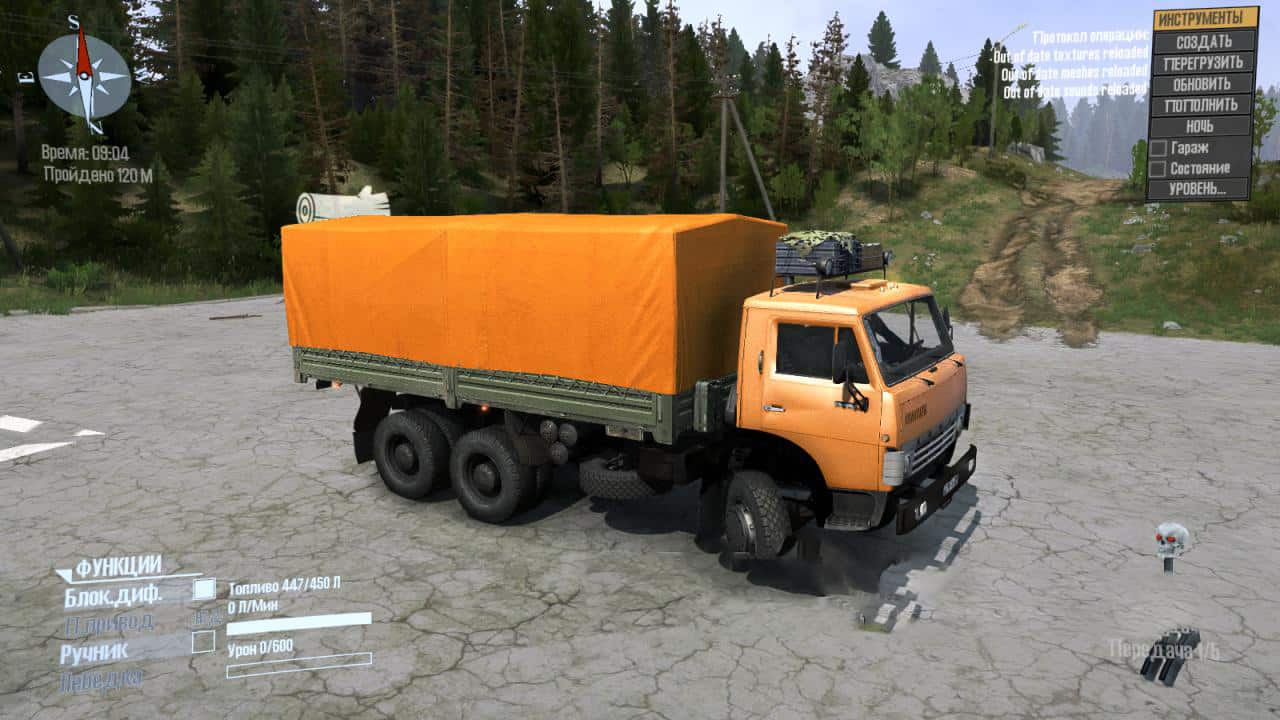Toggle the Ручник handbrake checkbox
This screenshot has height=720, width=1280.
point(203,641)
